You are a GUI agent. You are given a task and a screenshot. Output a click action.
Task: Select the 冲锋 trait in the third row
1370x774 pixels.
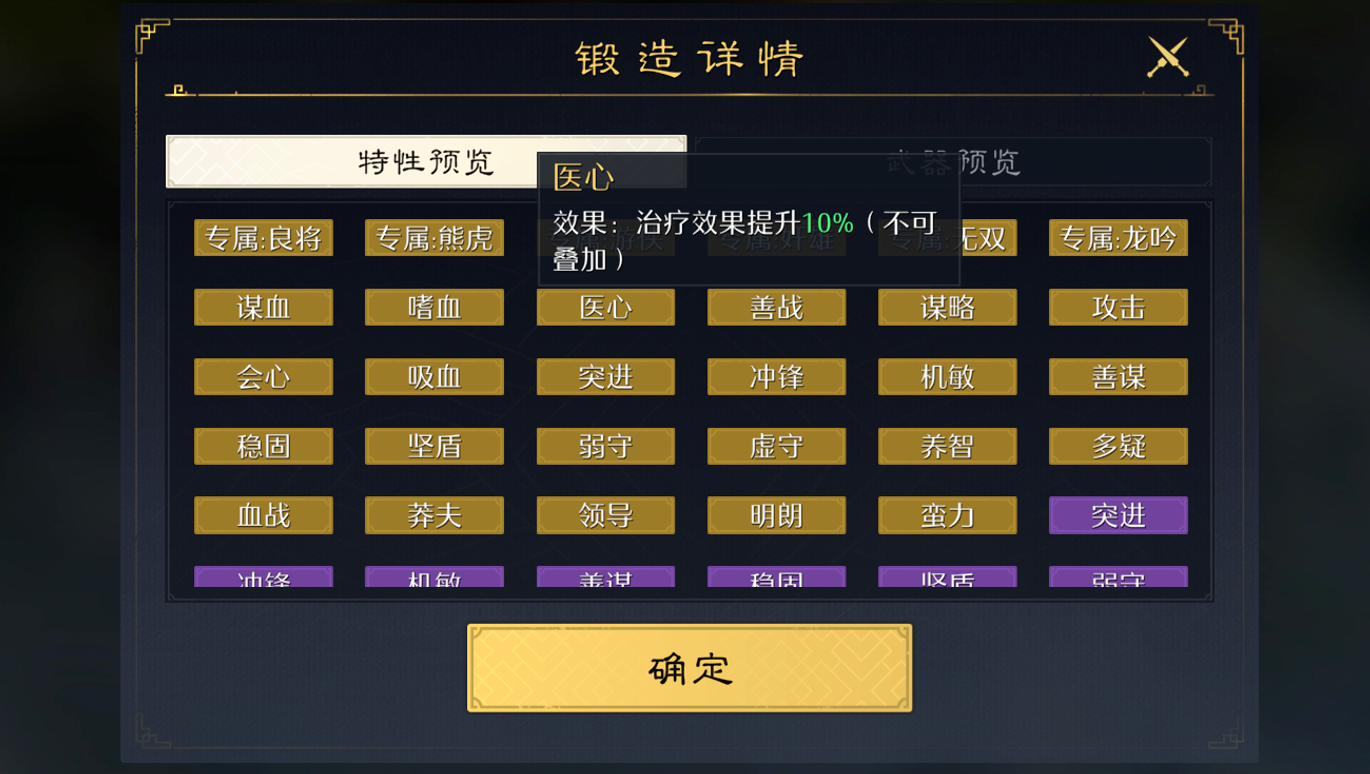tap(776, 377)
